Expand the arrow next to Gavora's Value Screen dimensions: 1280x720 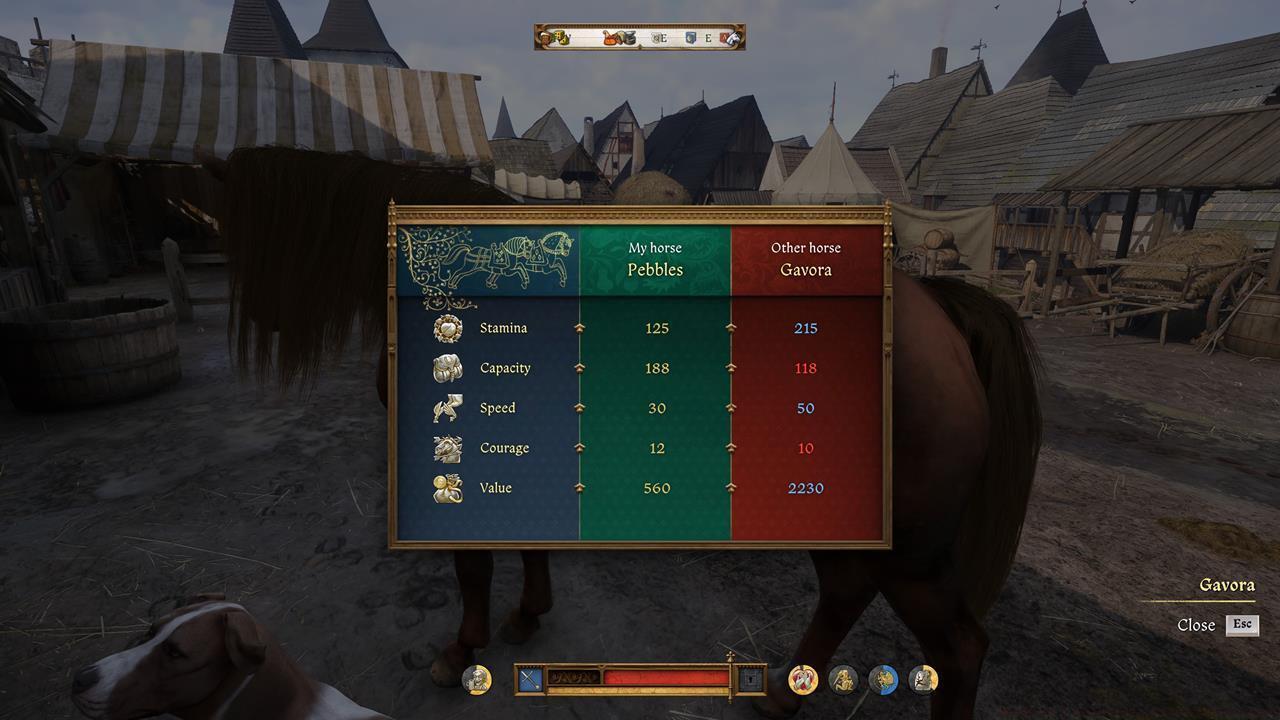pyautogui.click(x=730, y=488)
